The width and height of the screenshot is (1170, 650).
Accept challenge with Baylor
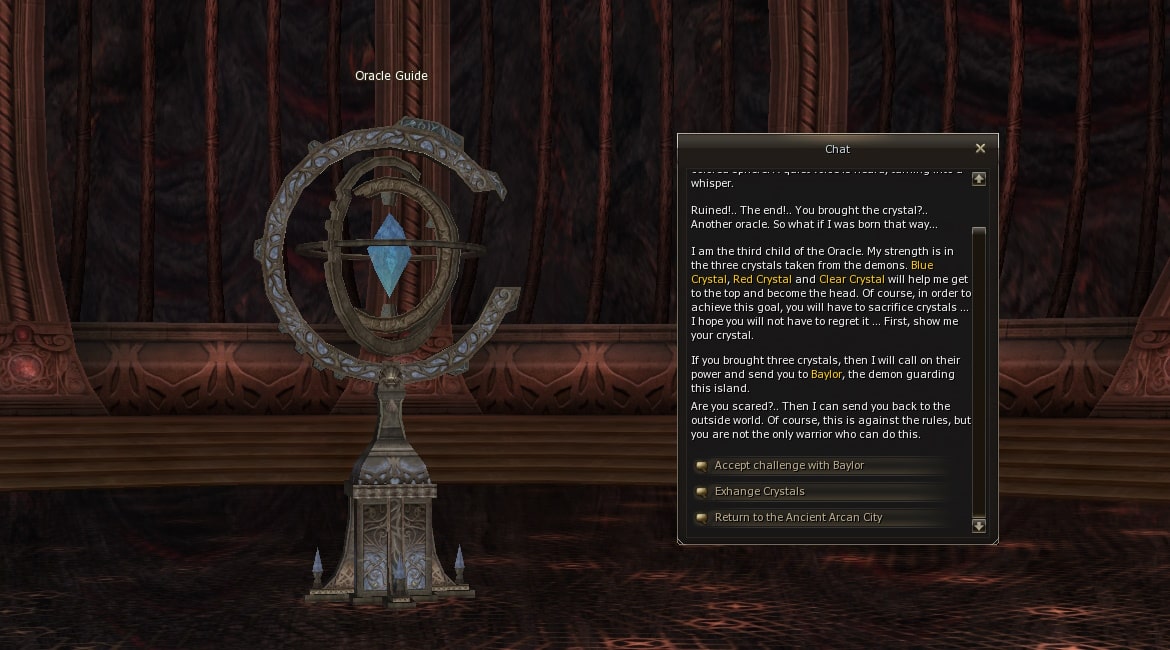(788, 466)
